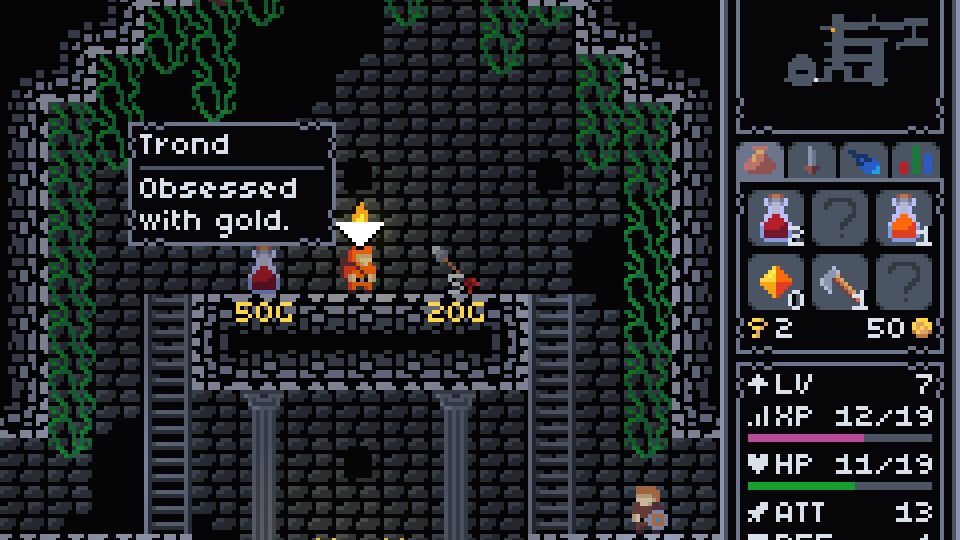
Task: Select the orange gem slot
Action: click(x=776, y=284)
